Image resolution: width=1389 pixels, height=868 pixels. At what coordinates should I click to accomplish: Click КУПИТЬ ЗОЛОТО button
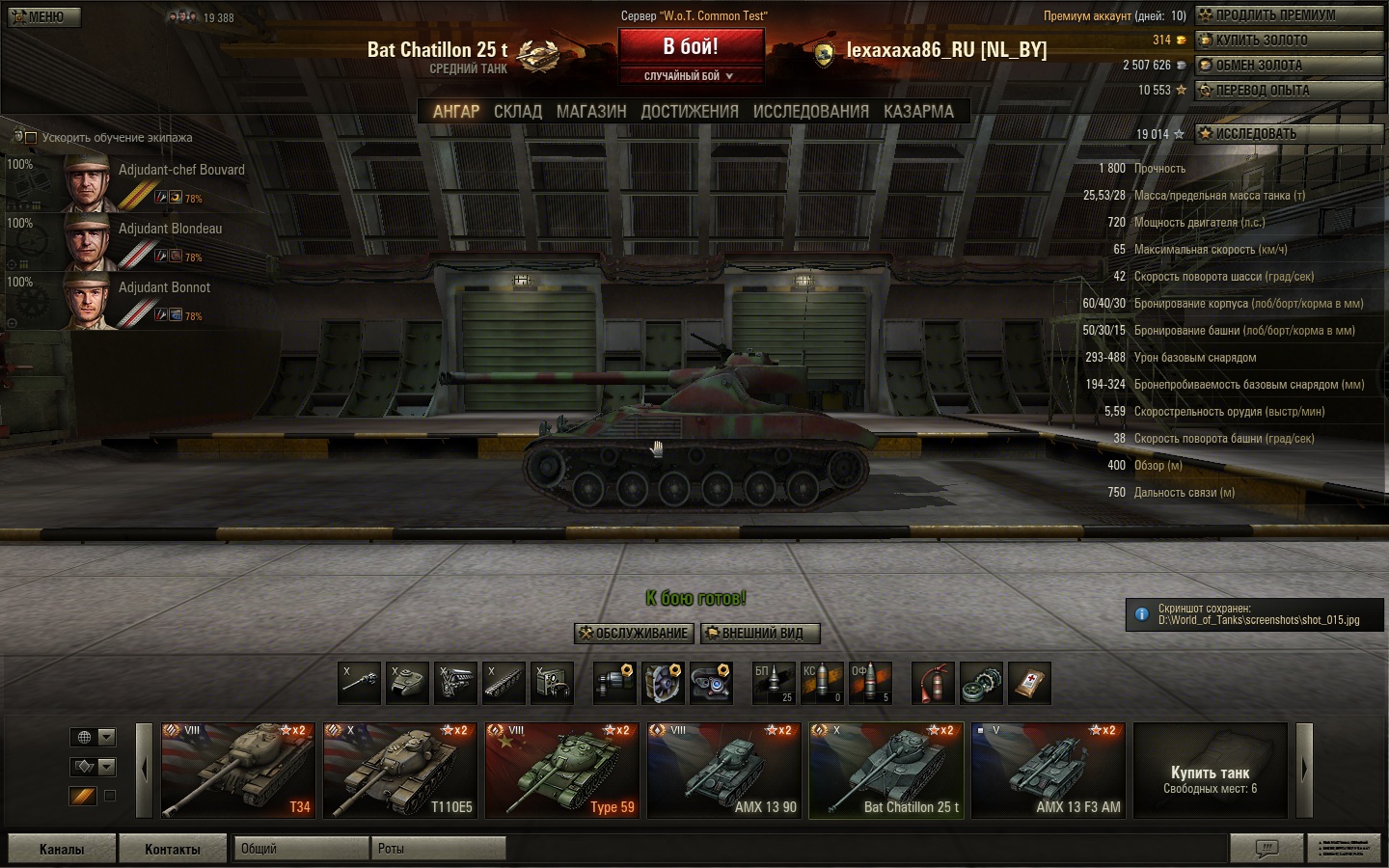pos(1289,41)
